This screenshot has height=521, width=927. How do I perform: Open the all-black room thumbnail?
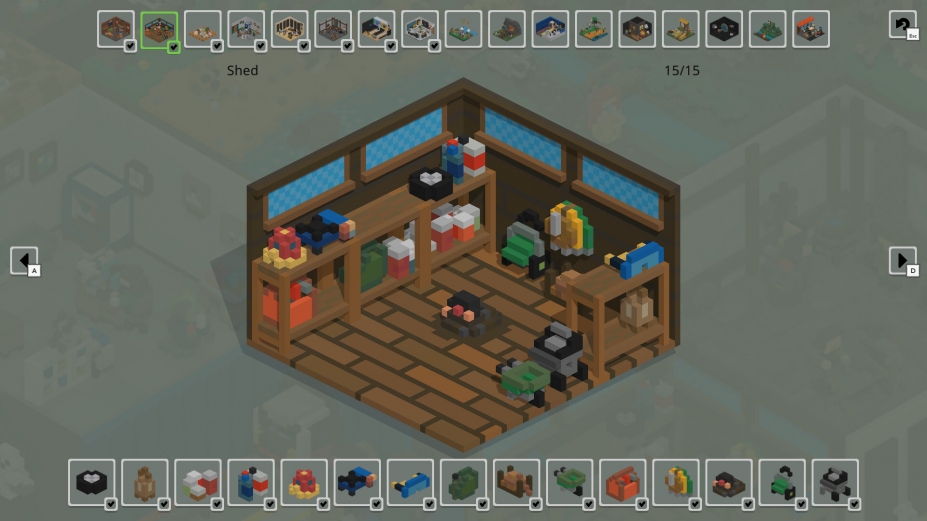pyautogui.click(x=724, y=30)
